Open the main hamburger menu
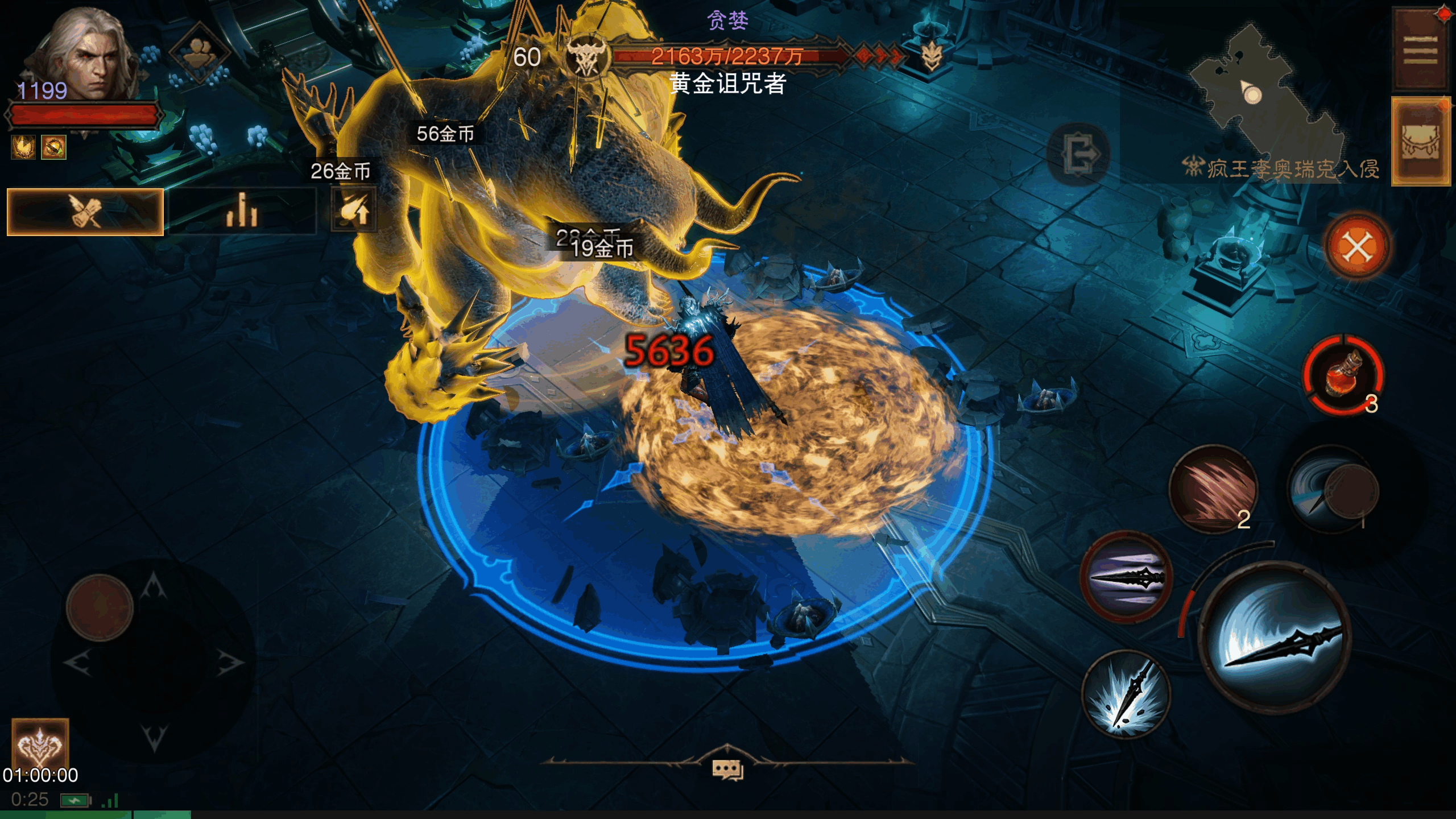1456x819 pixels. [x=1420, y=49]
